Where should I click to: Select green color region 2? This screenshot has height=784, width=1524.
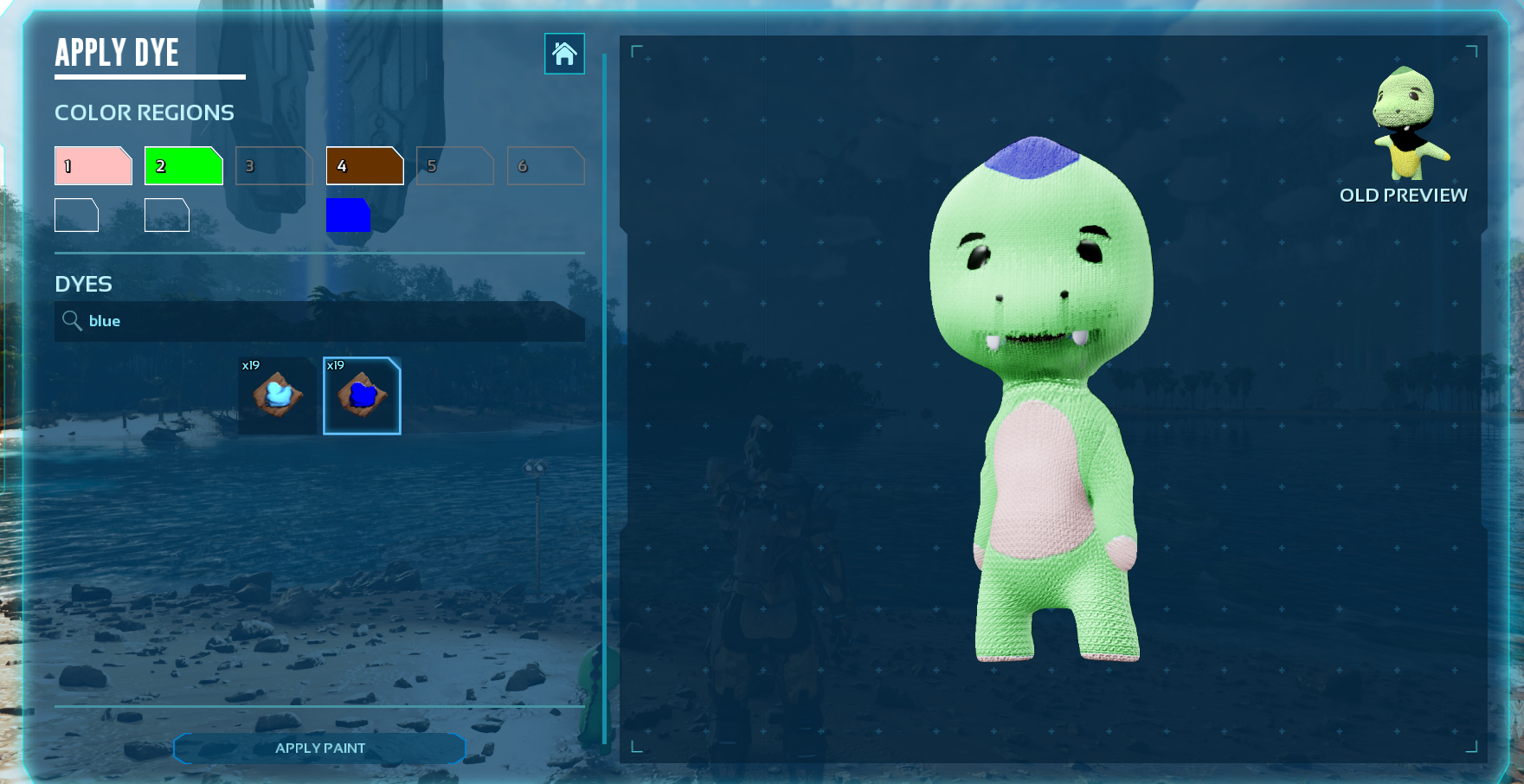183,165
